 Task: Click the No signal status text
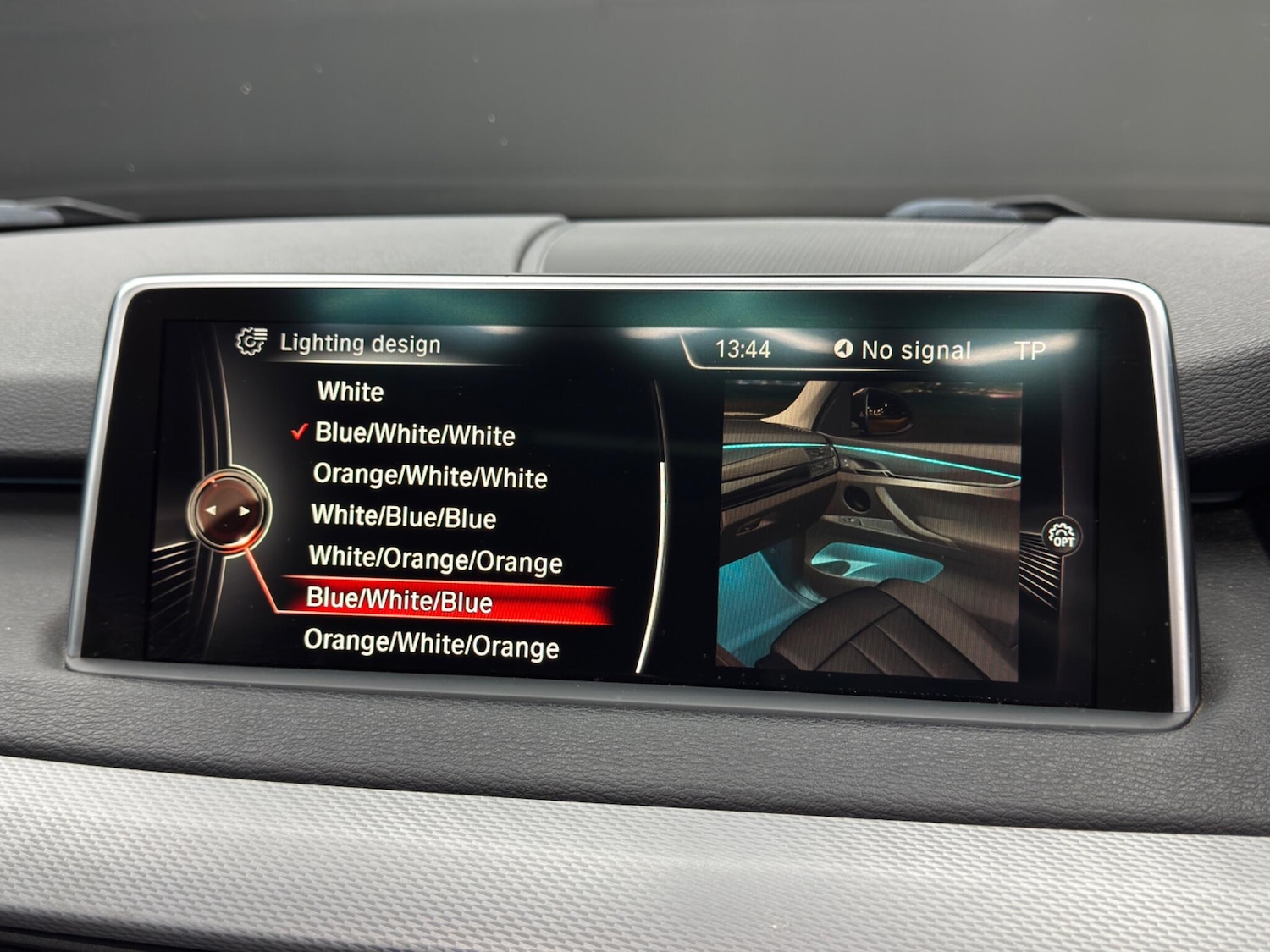pyautogui.click(x=916, y=348)
